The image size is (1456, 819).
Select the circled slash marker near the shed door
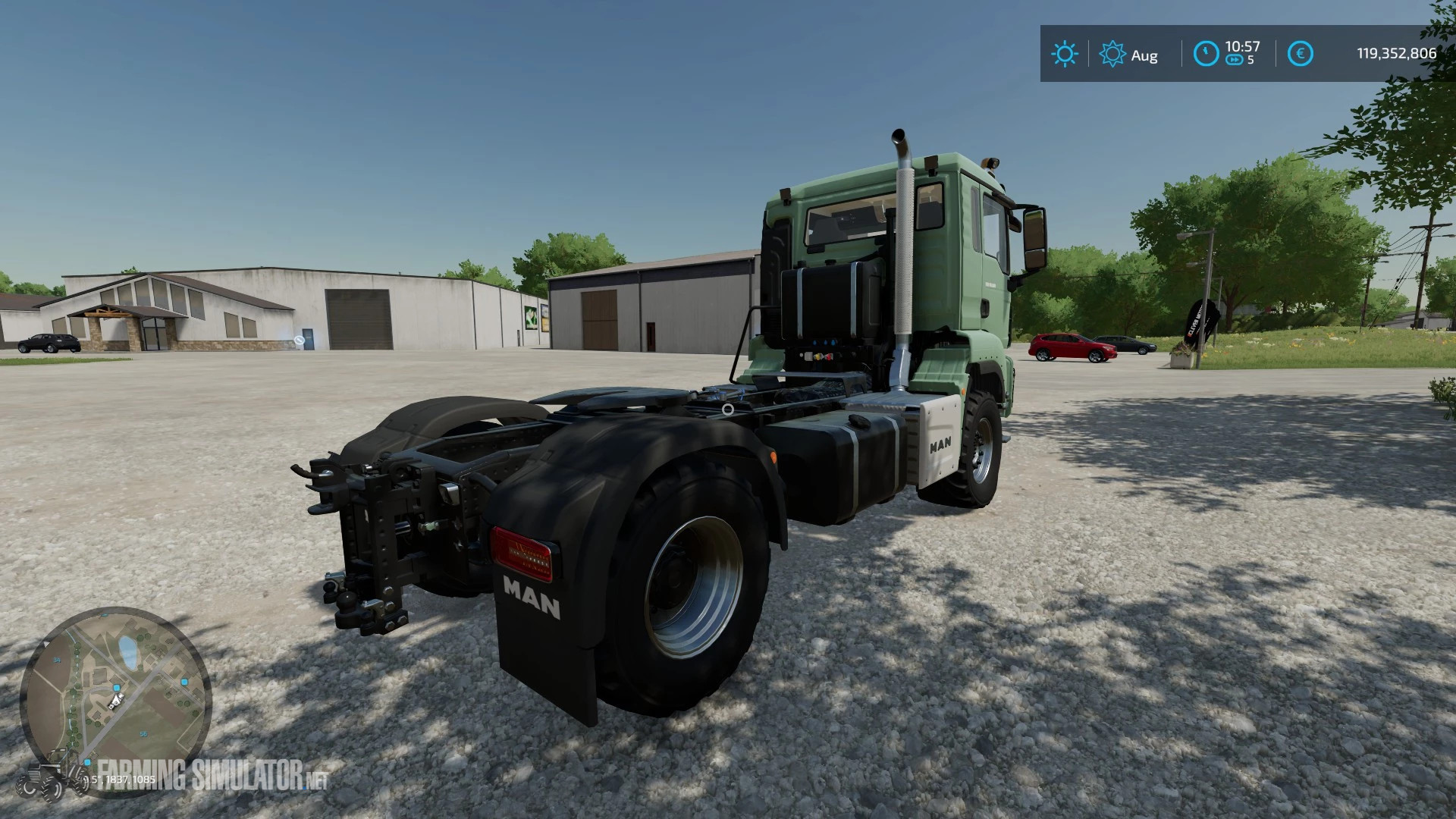(x=298, y=338)
